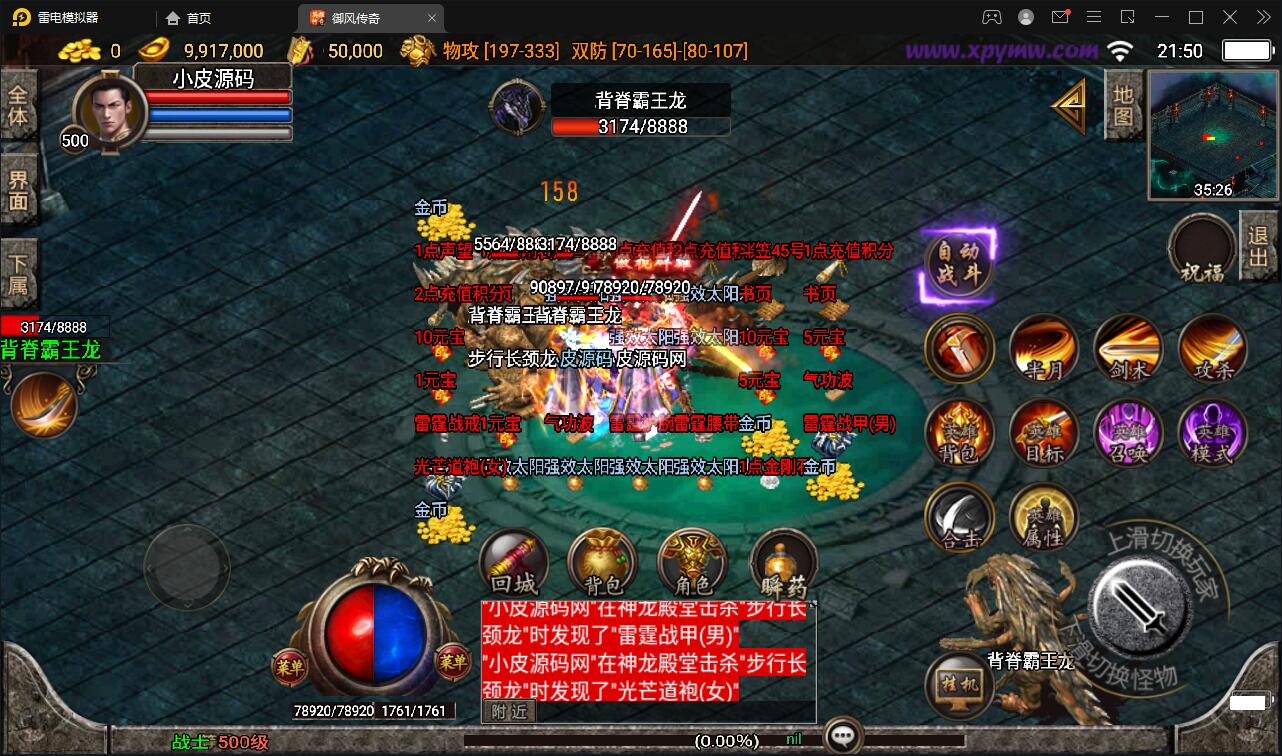Click the experience progress bar showing 0.00%

(x=725, y=741)
